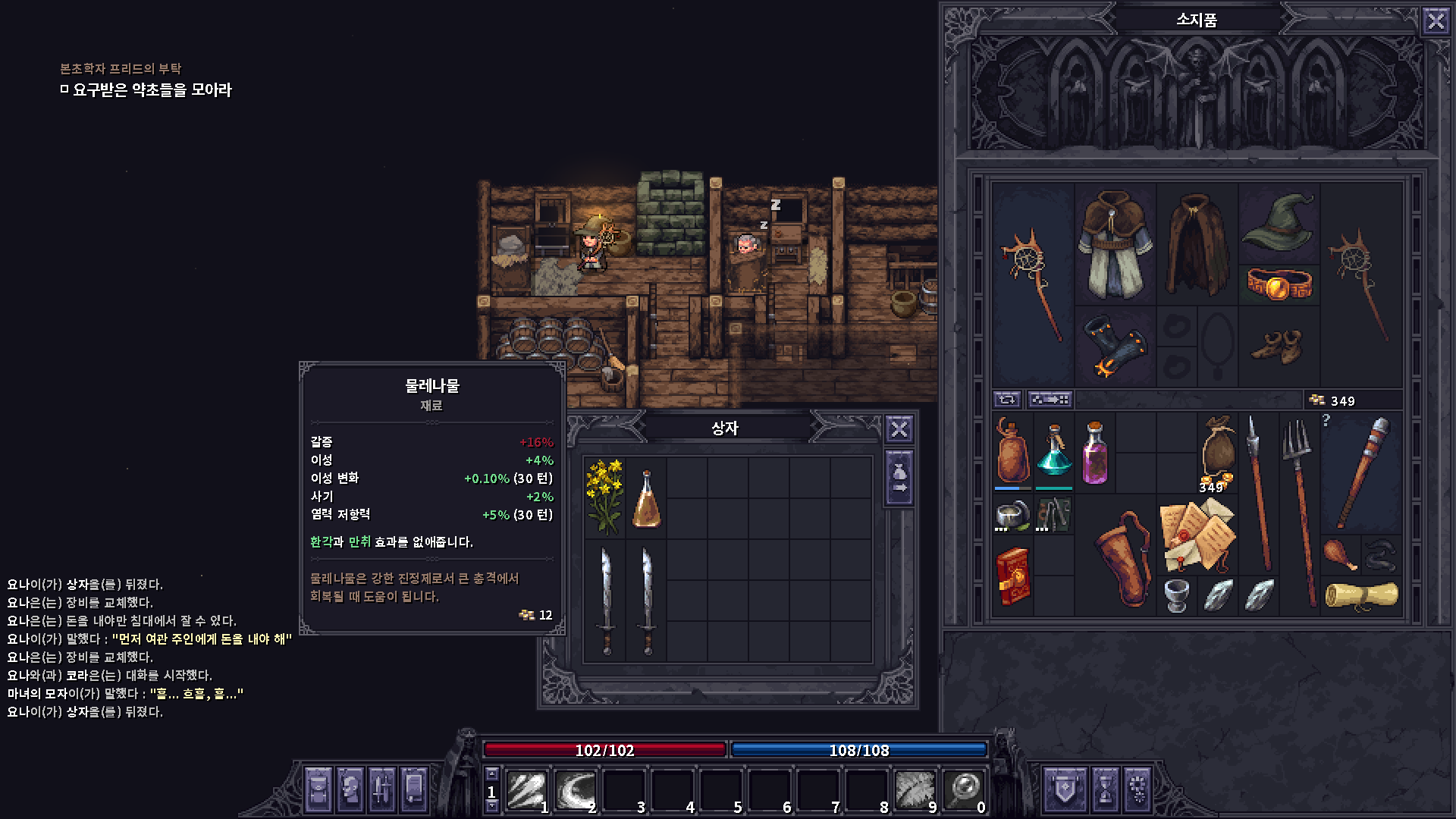Use the teal potion flask
The height and width of the screenshot is (819, 1456).
[1053, 452]
